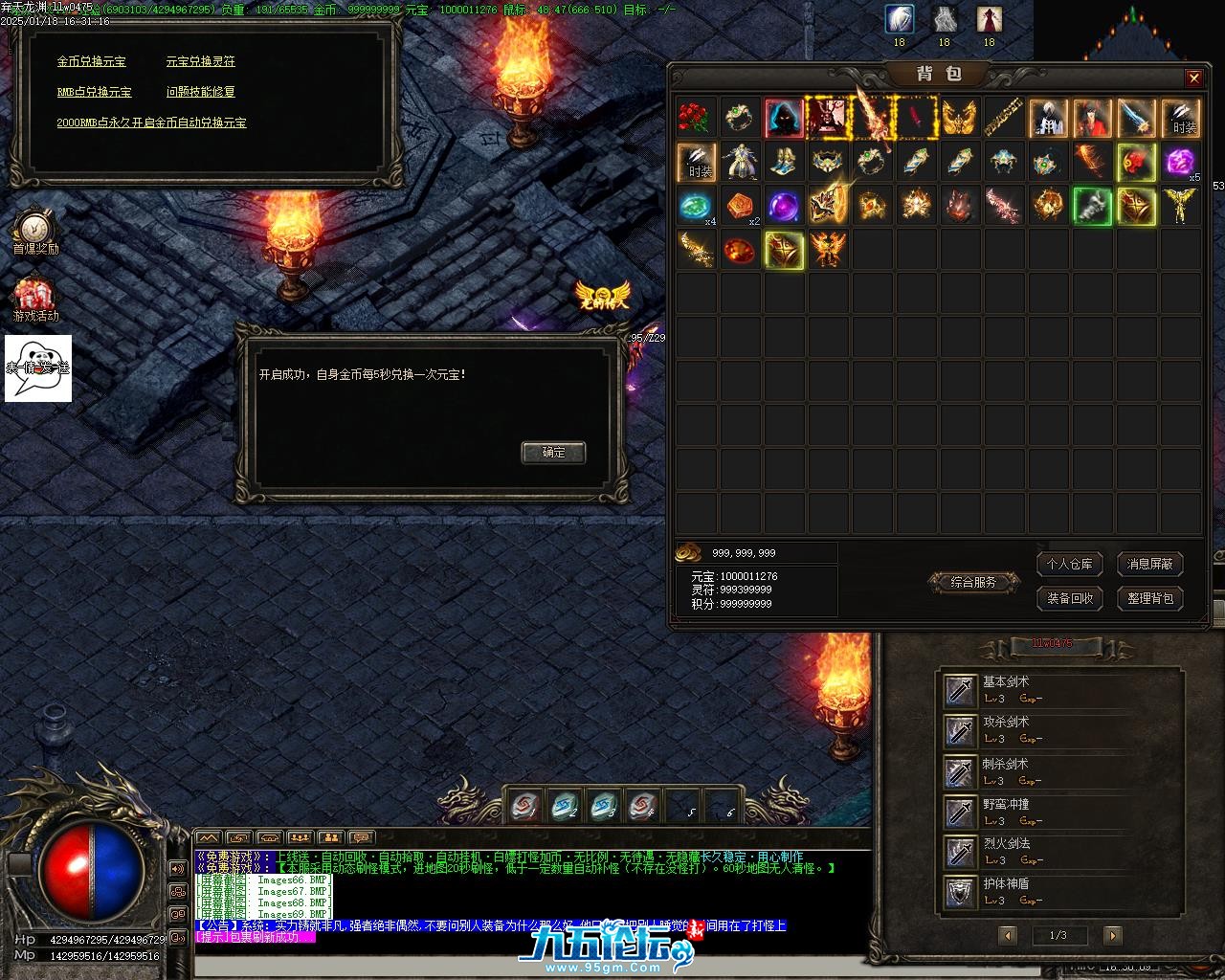Select the red rose bouquet item
1225x980 pixels.
point(696,118)
